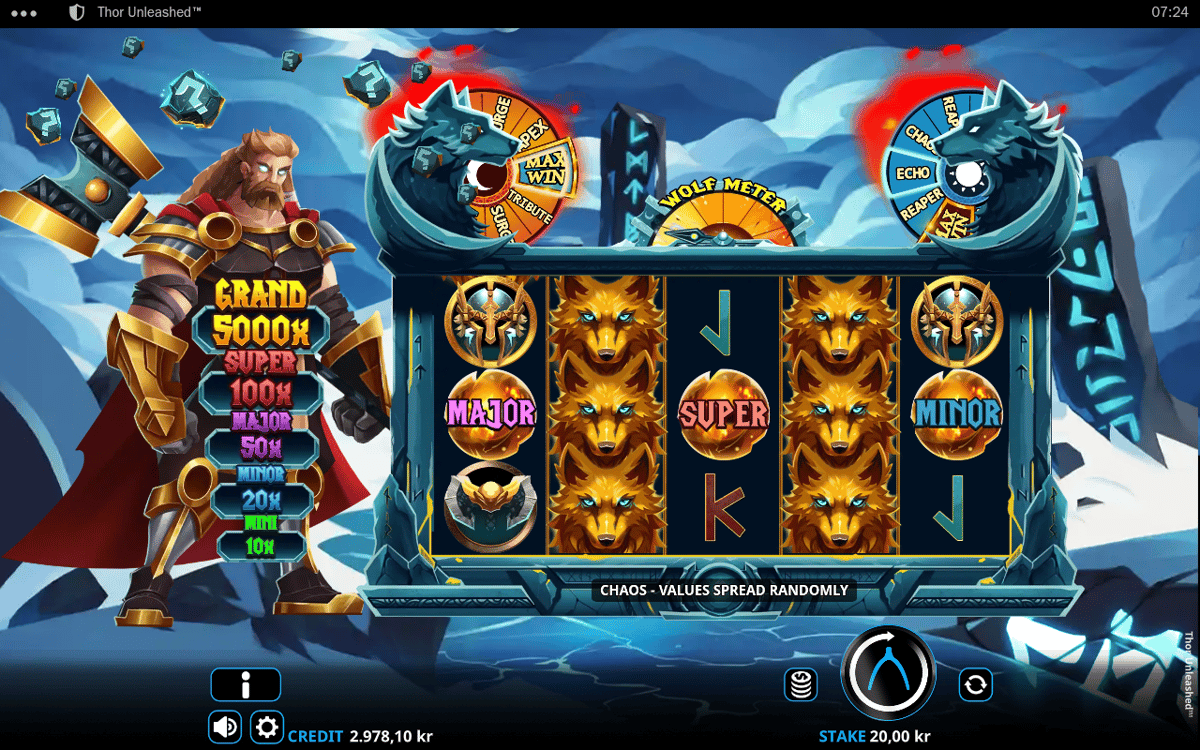Open the info paytable button
This screenshot has width=1200, height=750.
point(245,685)
